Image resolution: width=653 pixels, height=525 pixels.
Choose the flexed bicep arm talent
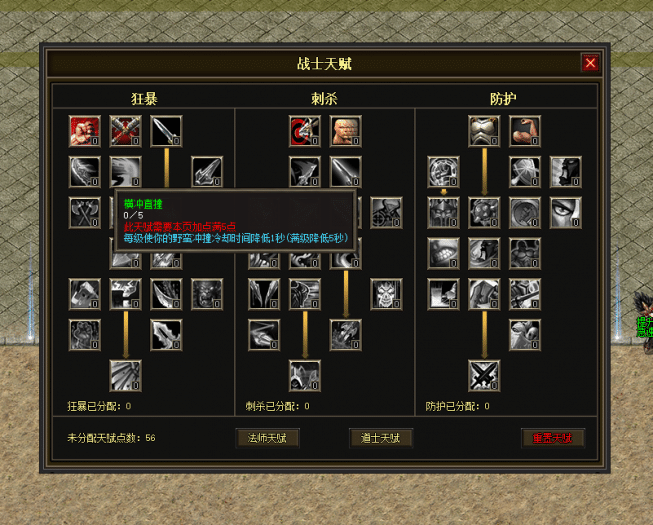pyautogui.click(x=524, y=131)
